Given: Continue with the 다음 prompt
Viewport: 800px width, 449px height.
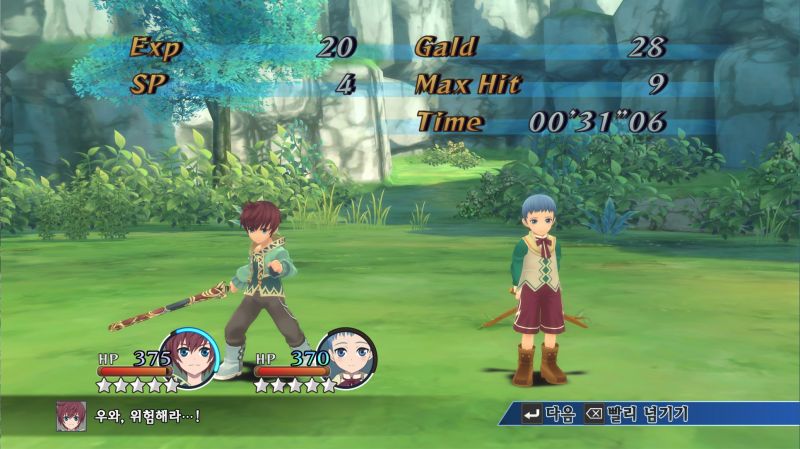Looking at the screenshot, I should (x=547, y=414).
